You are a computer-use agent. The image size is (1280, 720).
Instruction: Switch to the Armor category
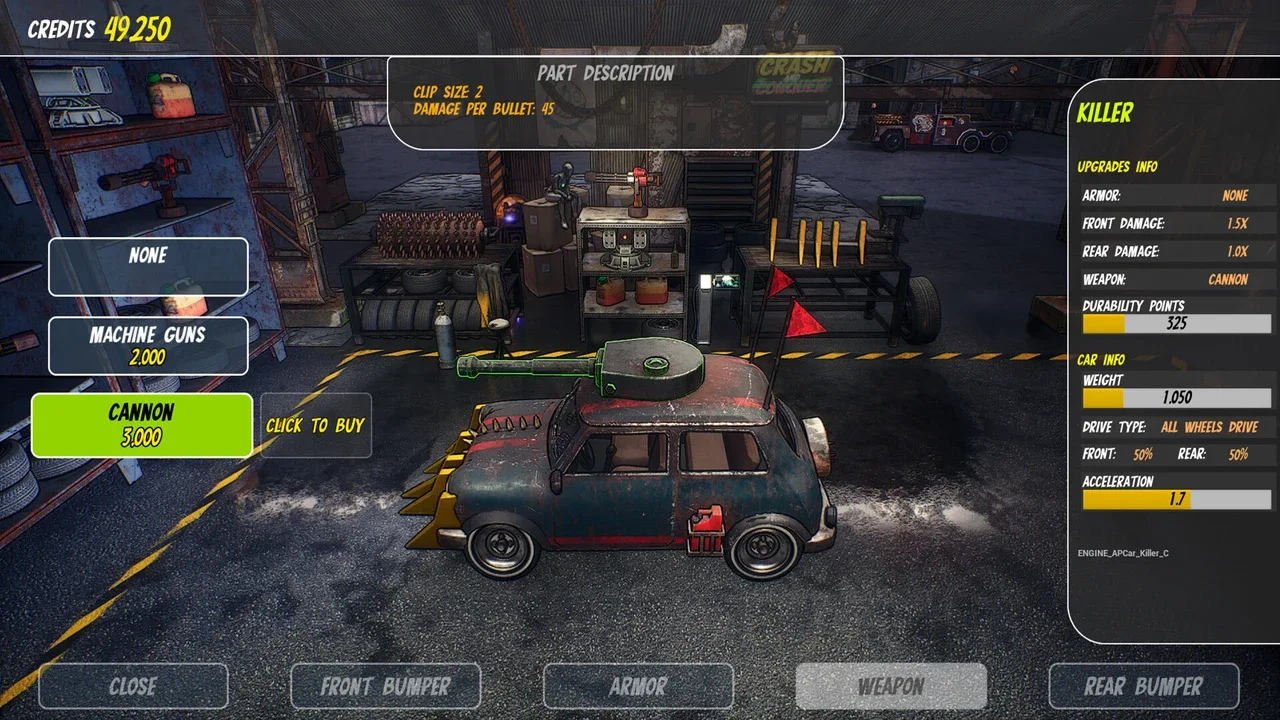(x=638, y=686)
